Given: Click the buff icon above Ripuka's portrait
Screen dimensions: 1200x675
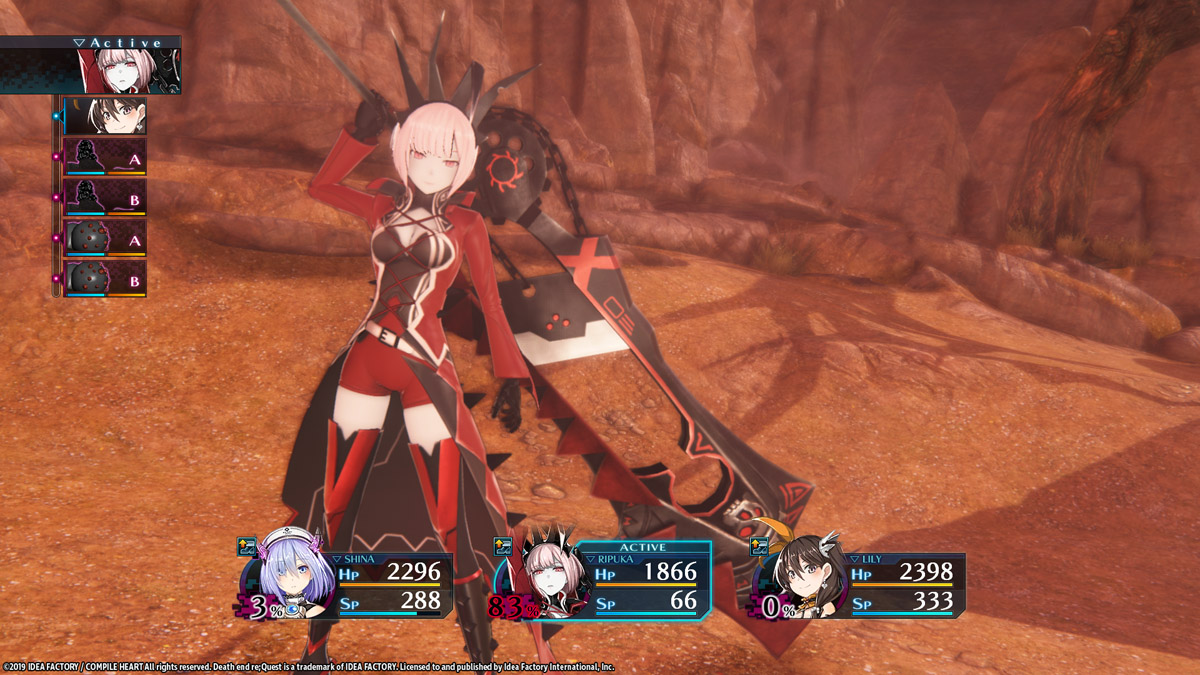Looking at the screenshot, I should click(x=504, y=546).
